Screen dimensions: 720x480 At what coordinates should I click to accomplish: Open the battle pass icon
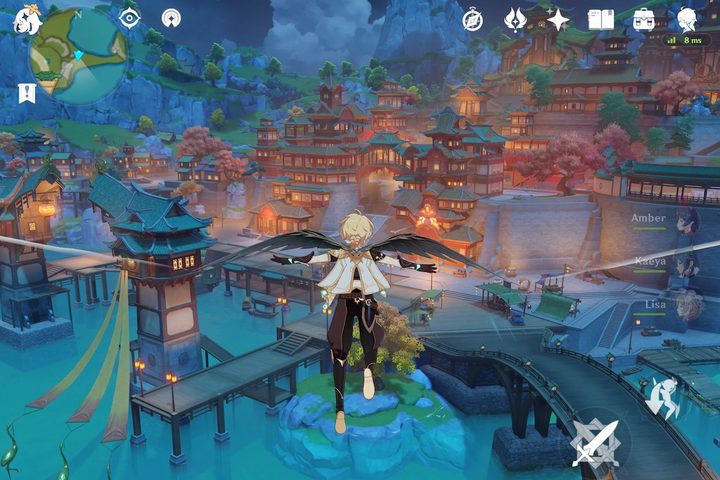point(515,19)
